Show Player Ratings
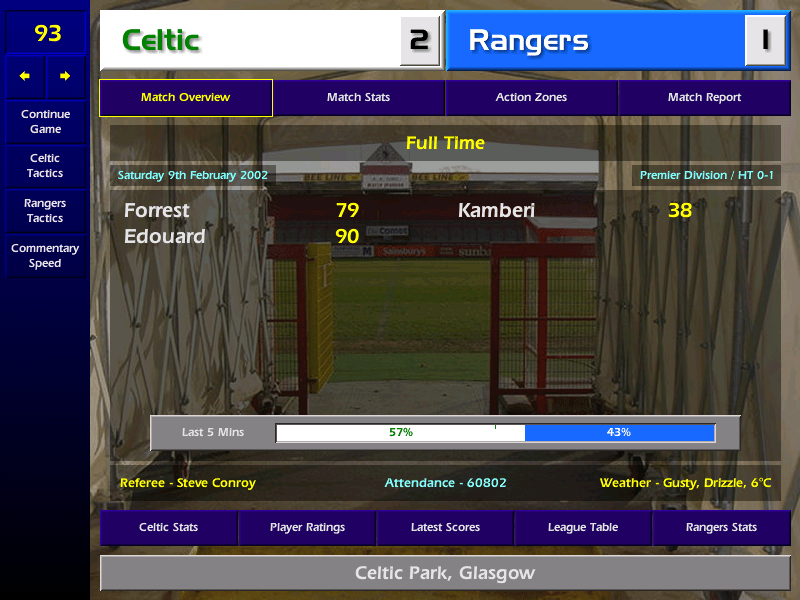This screenshot has width=800, height=600. (307, 527)
